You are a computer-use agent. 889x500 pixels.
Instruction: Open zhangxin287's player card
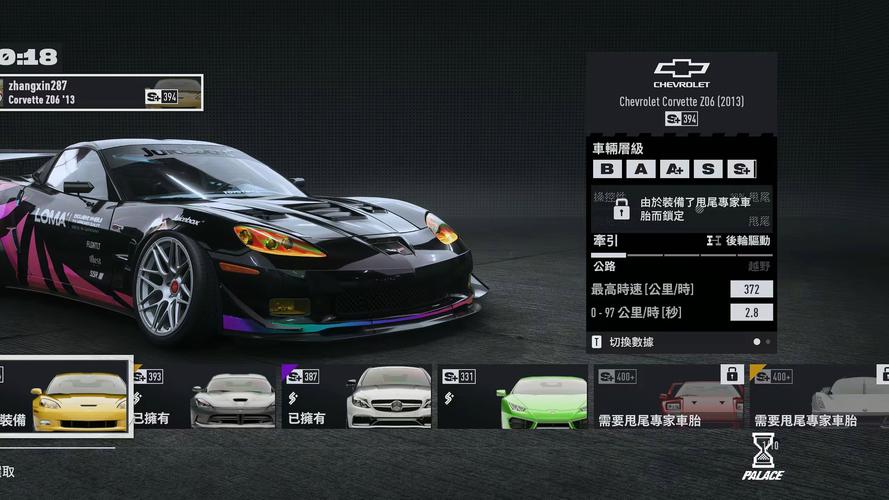click(x=100, y=93)
